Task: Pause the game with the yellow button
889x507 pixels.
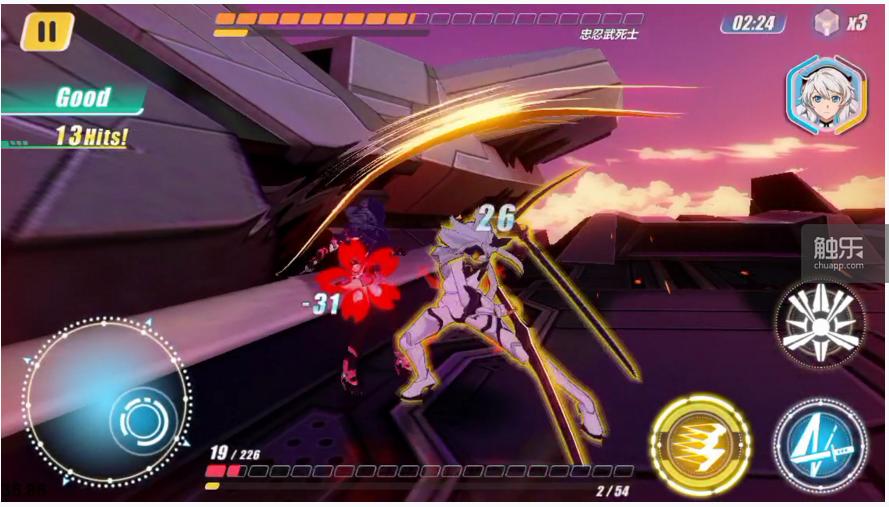Action: (47, 30)
